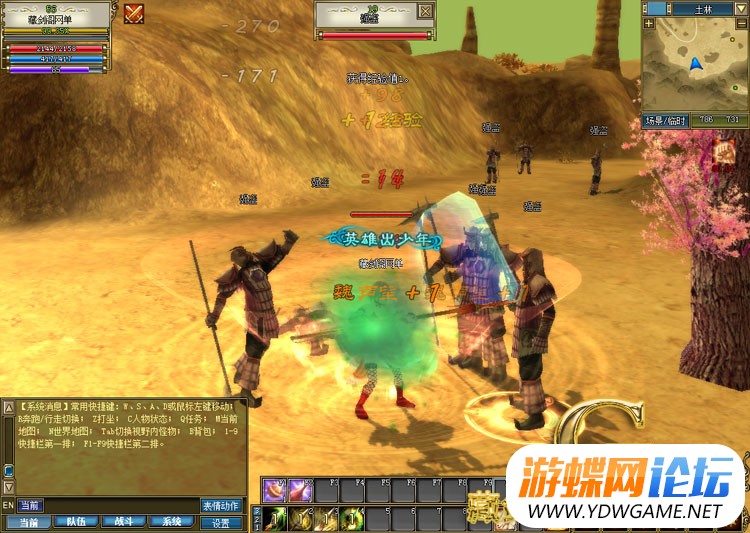Switch to the 系统 chat tab
Screen dimensions: 750x533
[x=172, y=522]
